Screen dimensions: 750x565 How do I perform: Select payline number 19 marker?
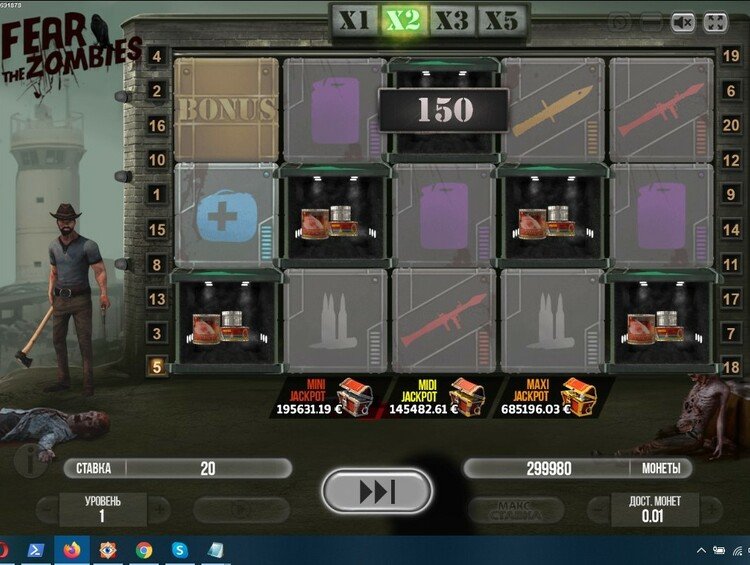tap(731, 57)
